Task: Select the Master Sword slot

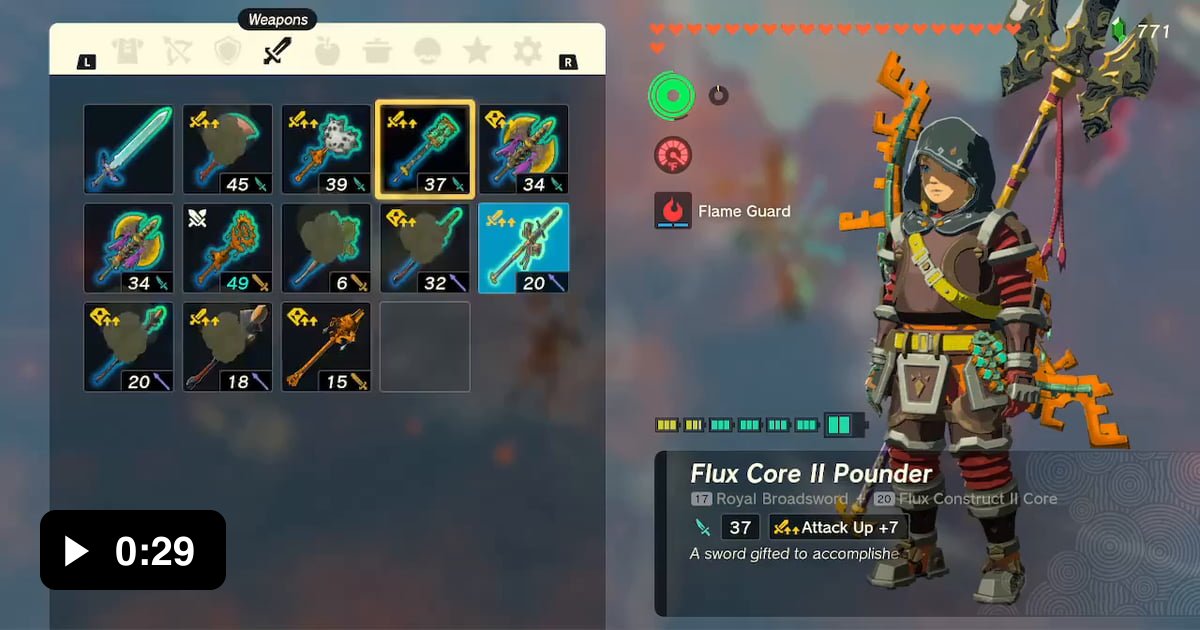Action: click(128, 149)
